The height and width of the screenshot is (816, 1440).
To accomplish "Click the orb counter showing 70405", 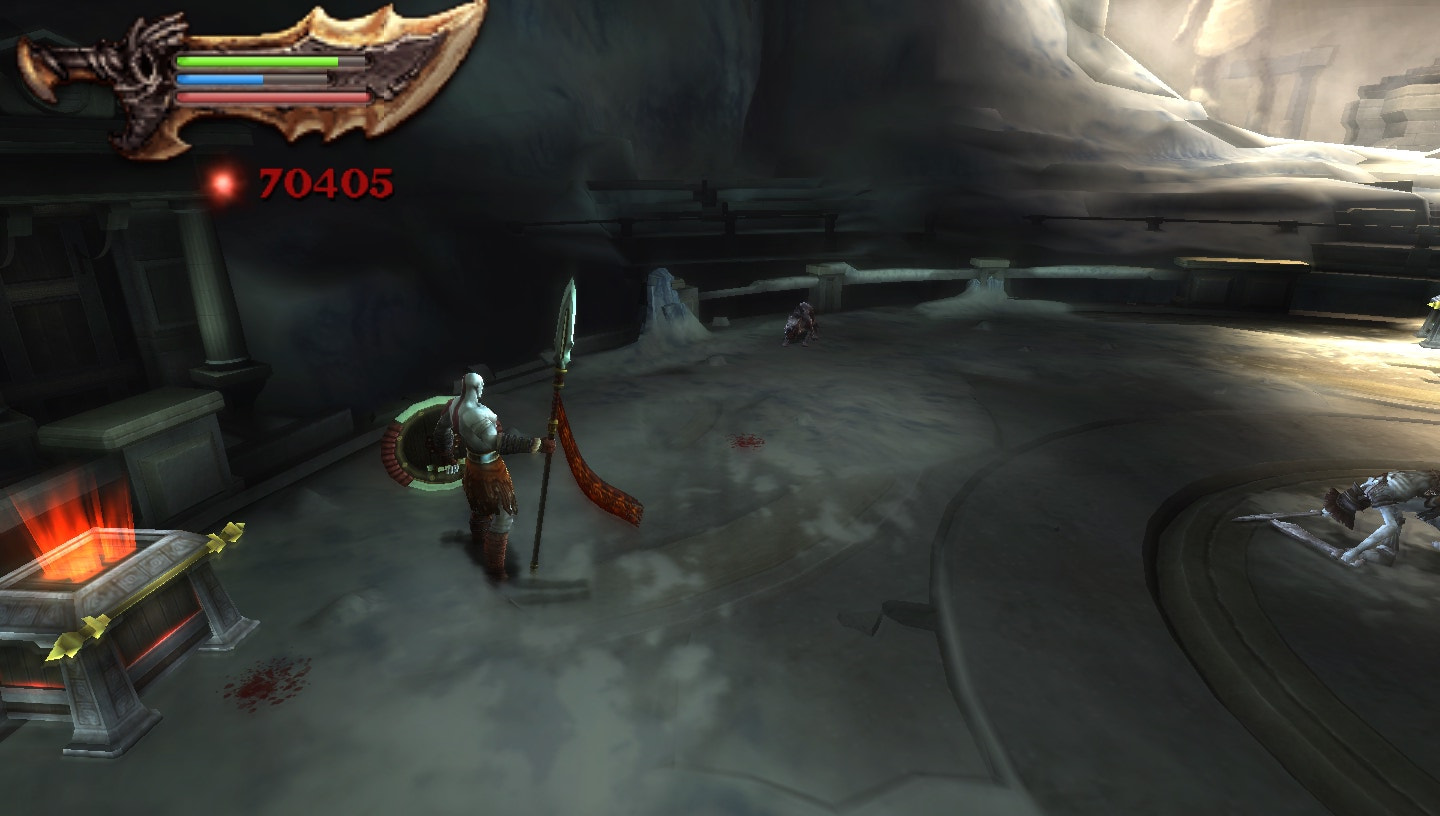I will (323, 184).
